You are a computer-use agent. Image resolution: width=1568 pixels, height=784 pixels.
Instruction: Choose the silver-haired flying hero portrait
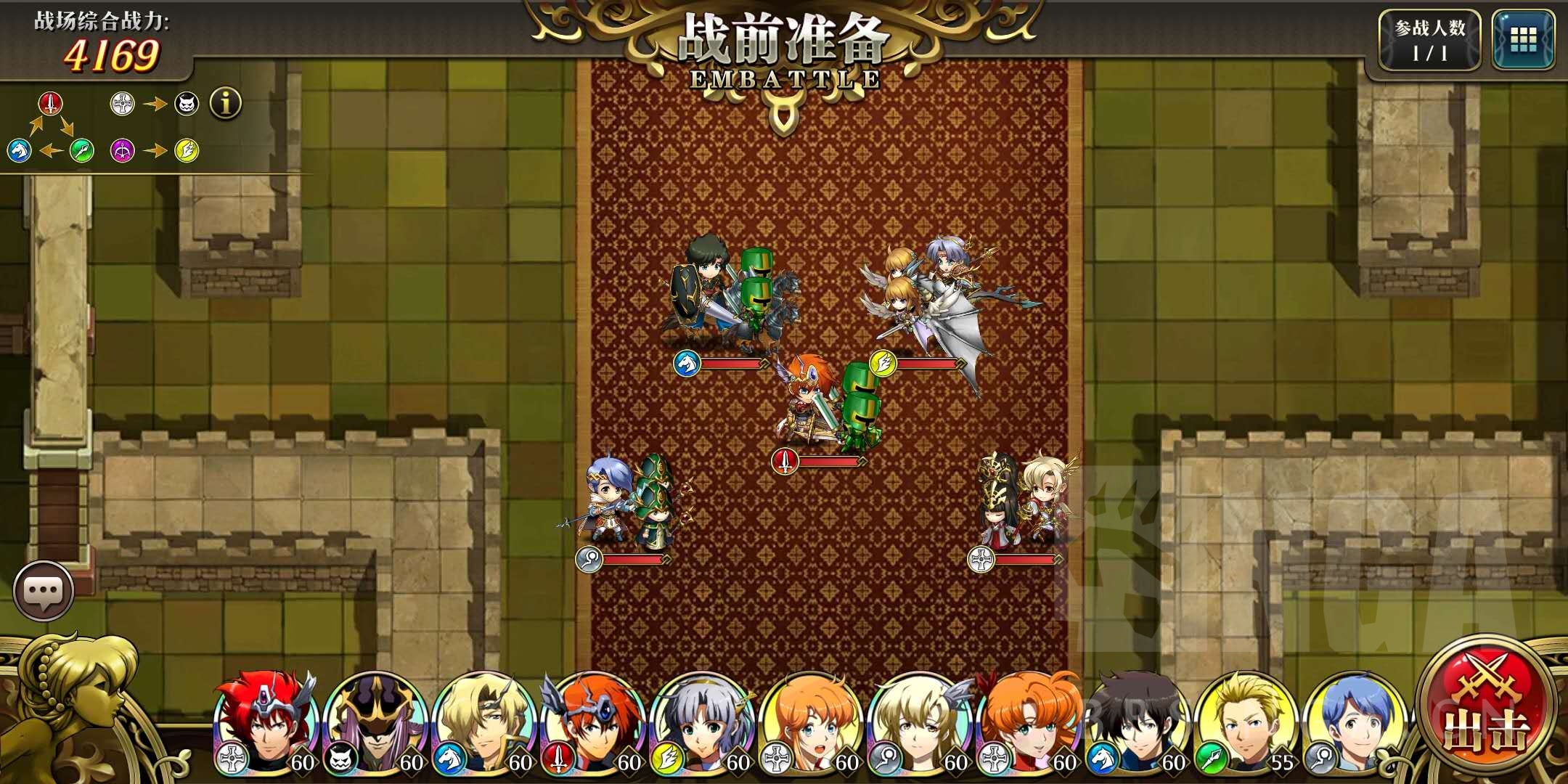[703, 723]
